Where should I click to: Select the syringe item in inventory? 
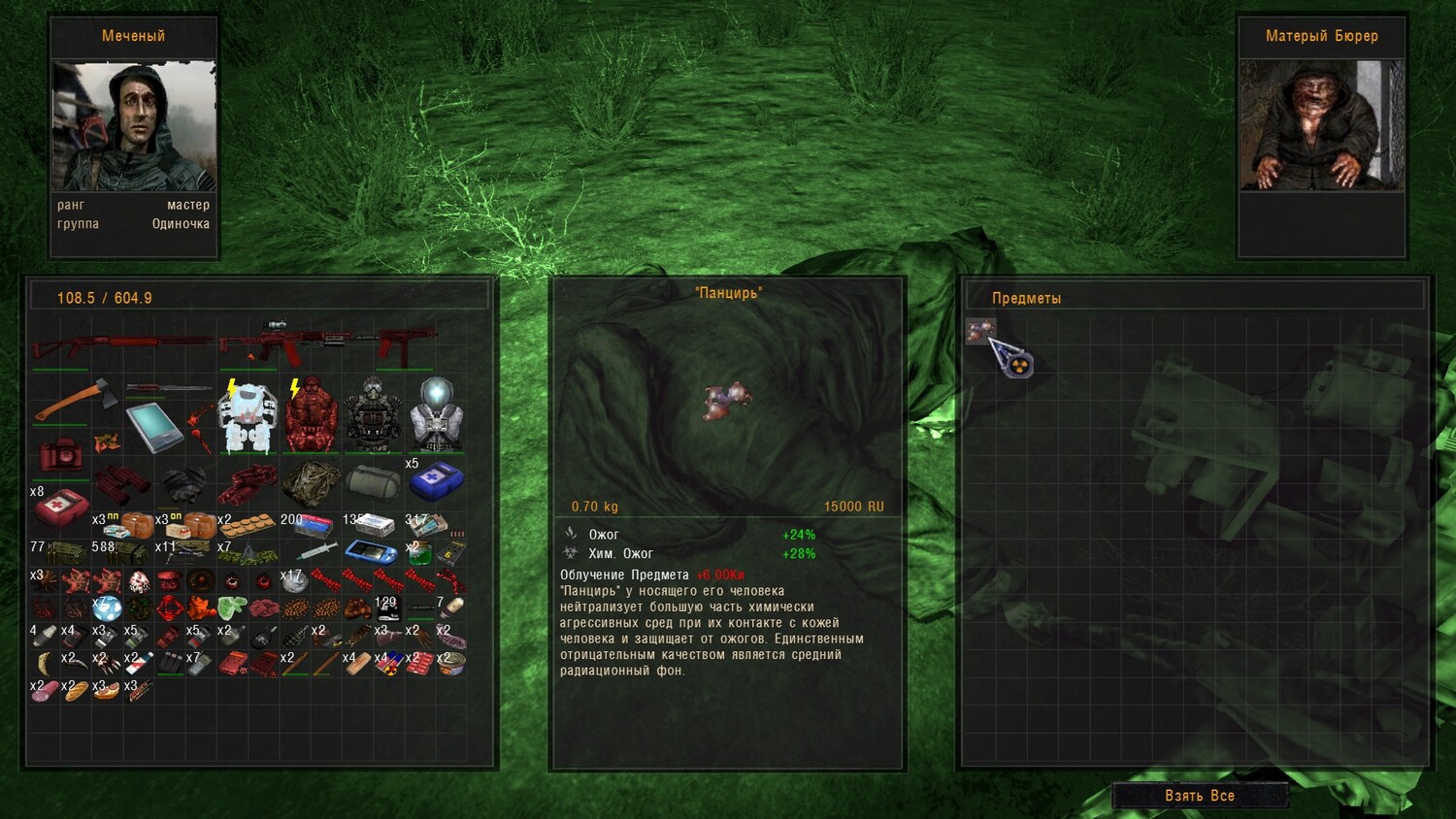(x=316, y=552)
